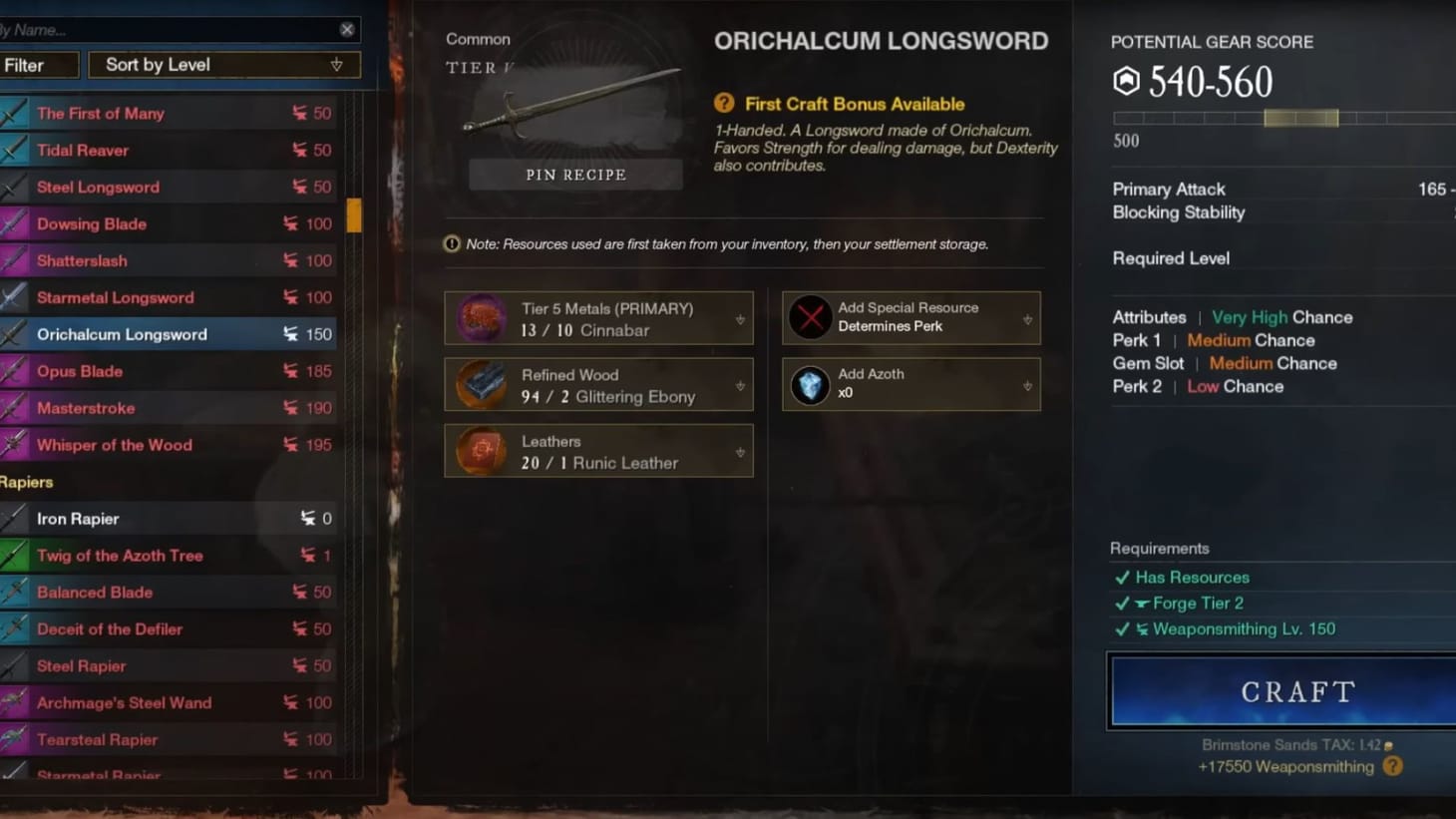Open the First Craft Bonus help icon
The height and width of the screenshot is (819, 1456).
[x=722, y=104]
